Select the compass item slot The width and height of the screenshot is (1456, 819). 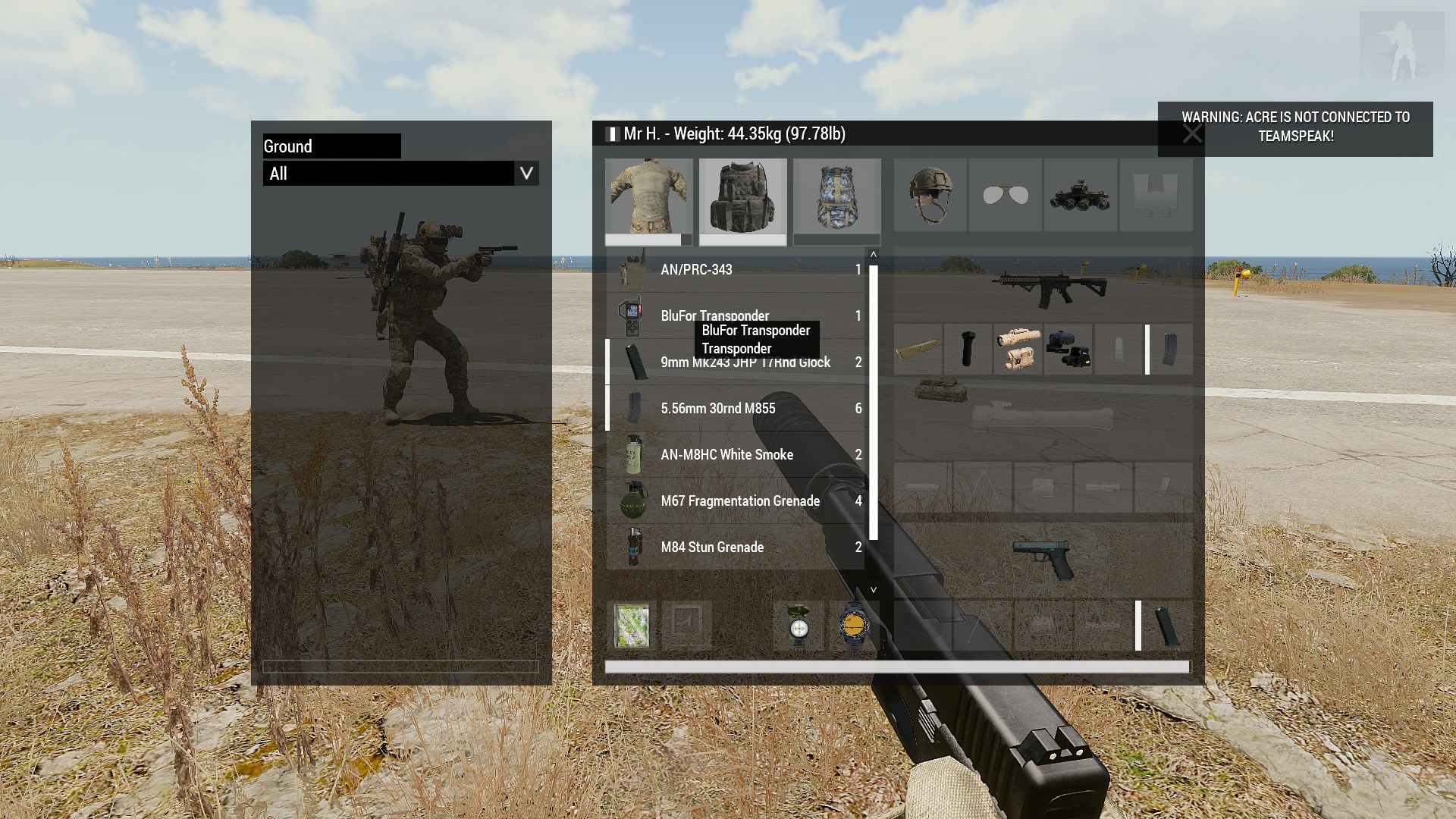(x=799, y=626)
